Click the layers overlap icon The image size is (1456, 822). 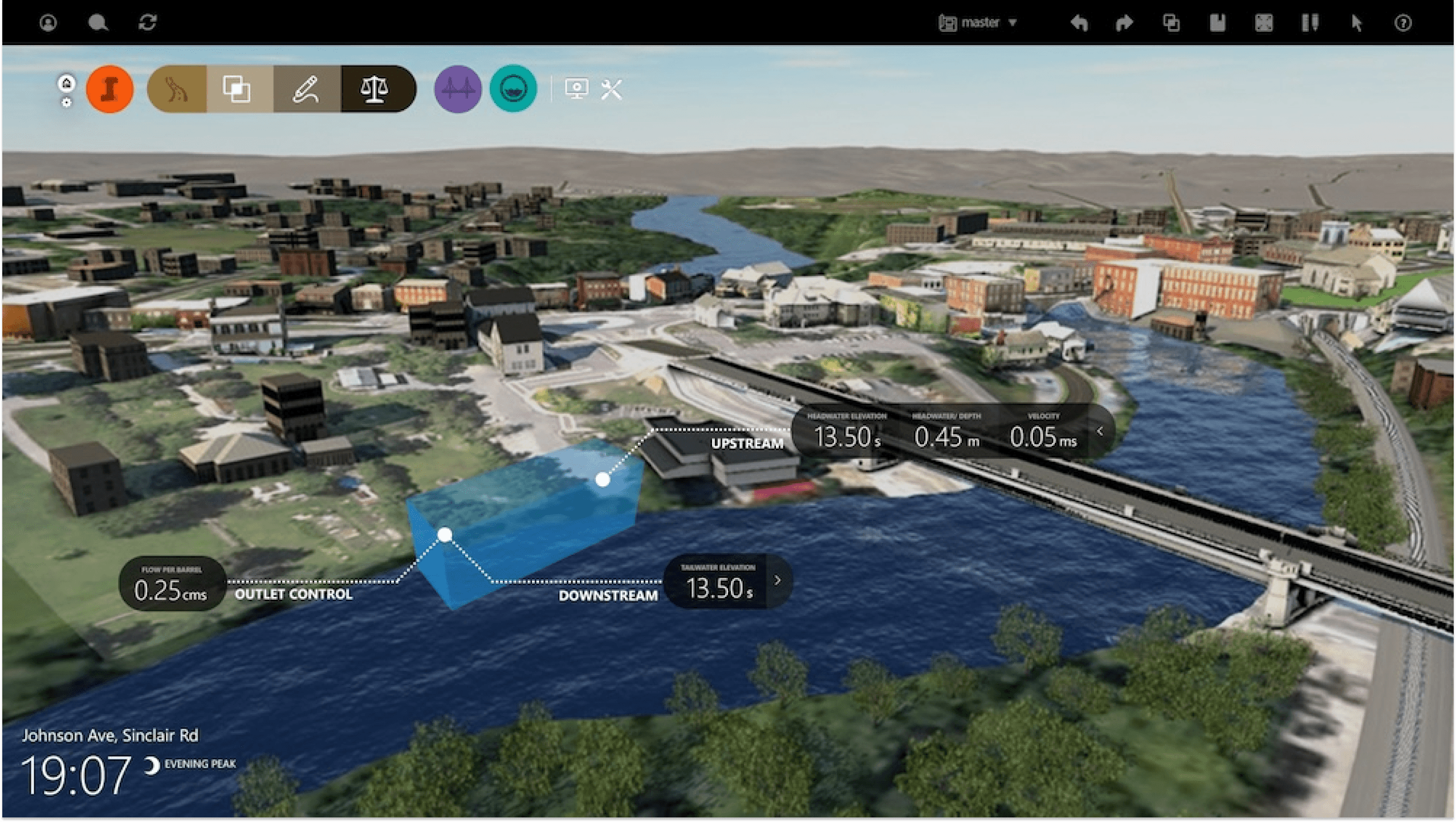pos(235,88)
